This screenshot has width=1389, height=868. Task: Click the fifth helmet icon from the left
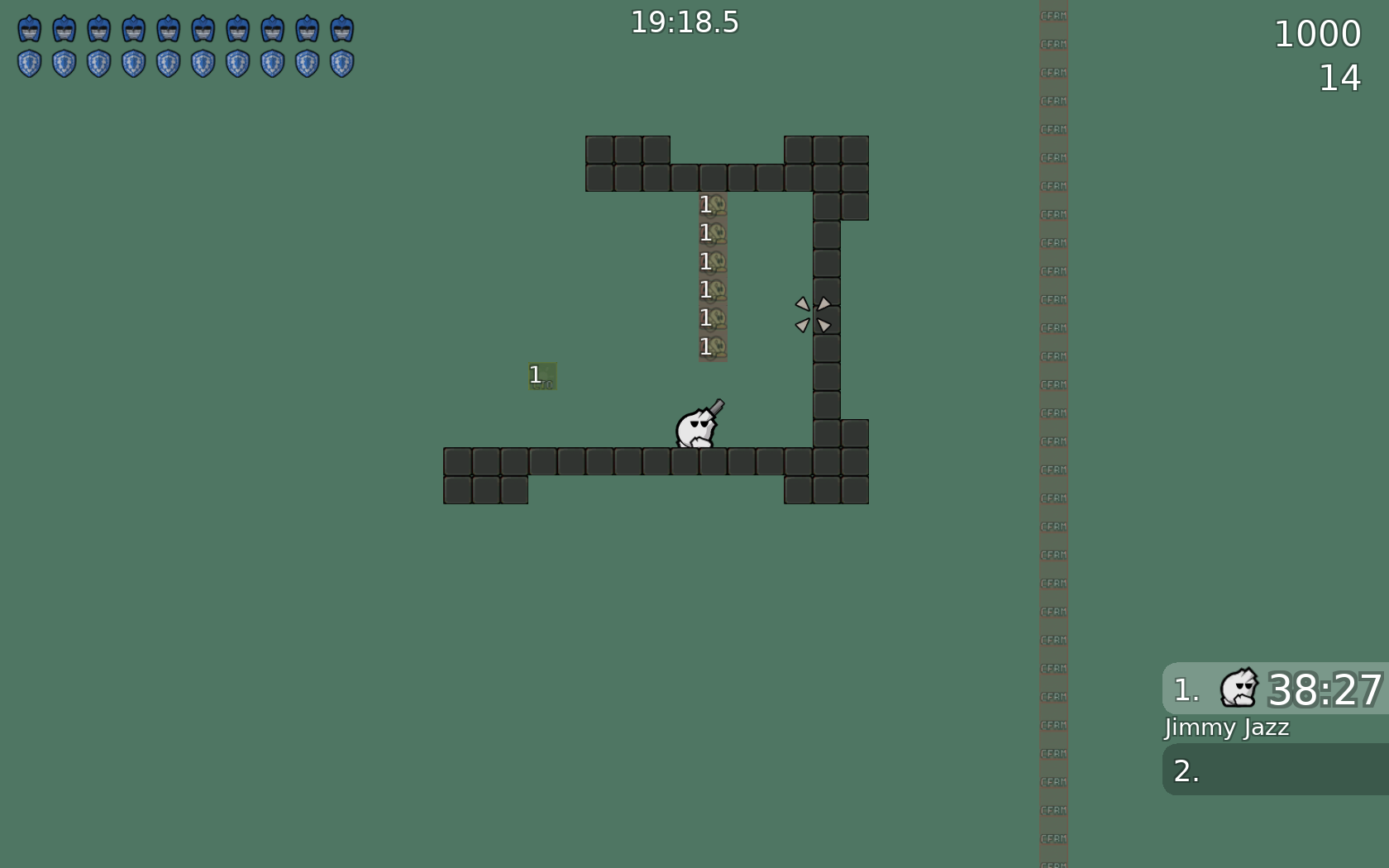click(x=169, y=27)
